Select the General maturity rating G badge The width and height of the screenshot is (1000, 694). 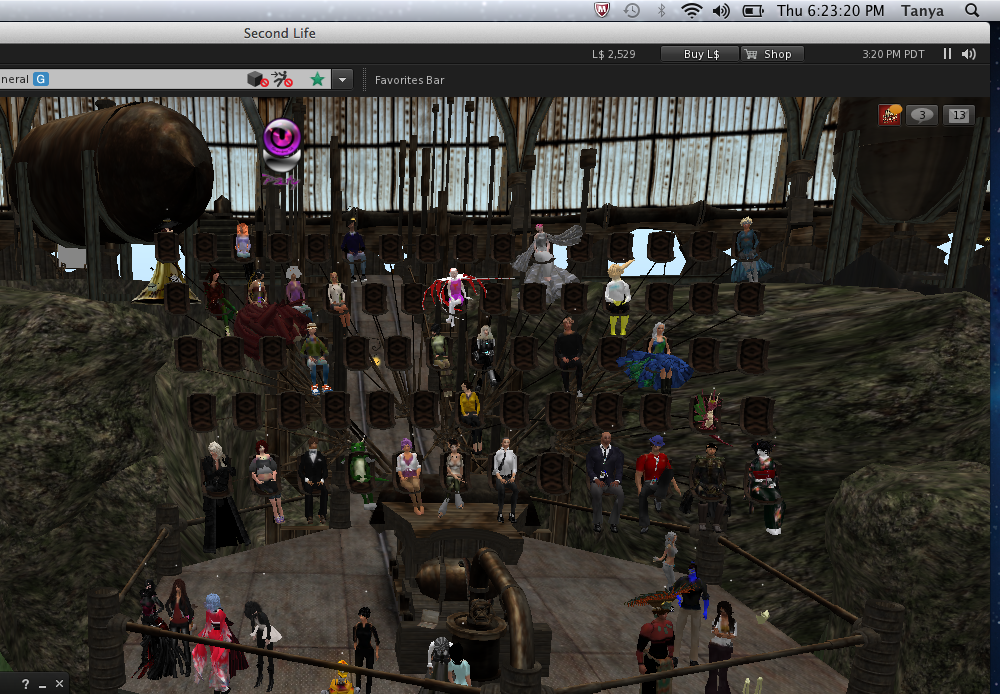click(41, 79)
